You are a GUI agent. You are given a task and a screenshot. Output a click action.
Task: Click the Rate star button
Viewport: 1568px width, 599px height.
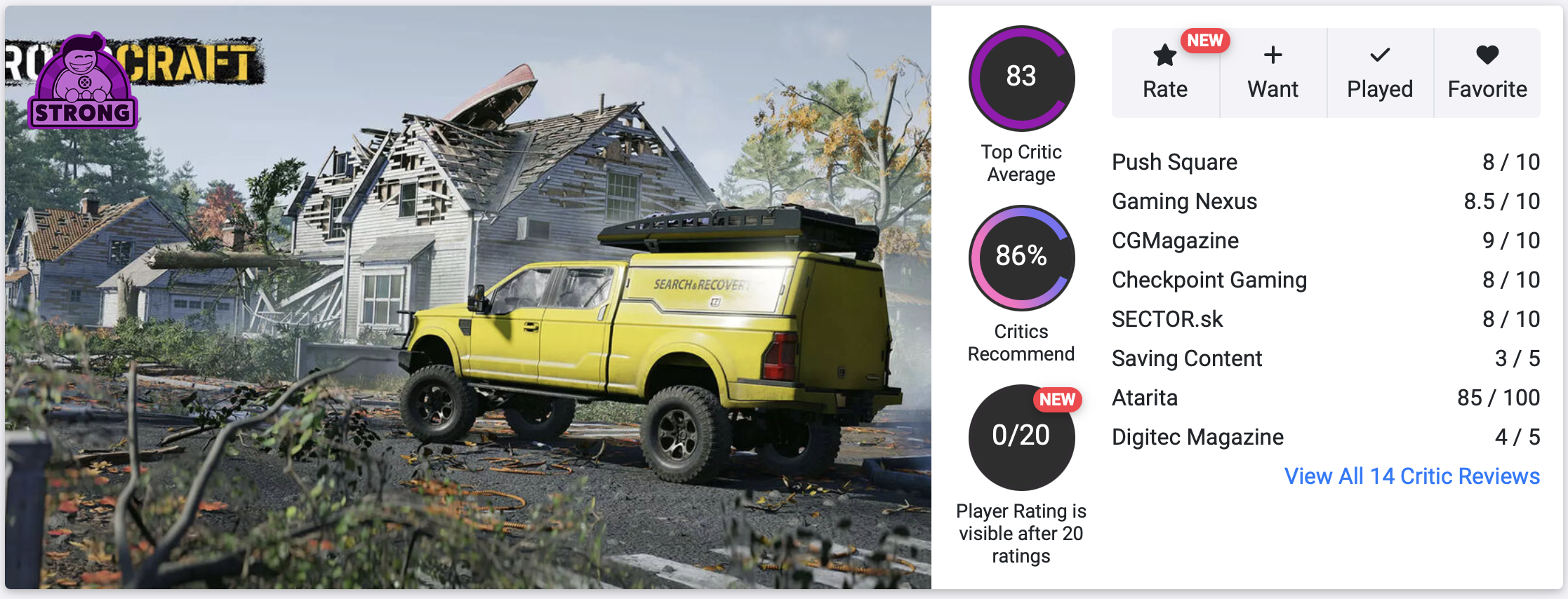pos(1165,73)
